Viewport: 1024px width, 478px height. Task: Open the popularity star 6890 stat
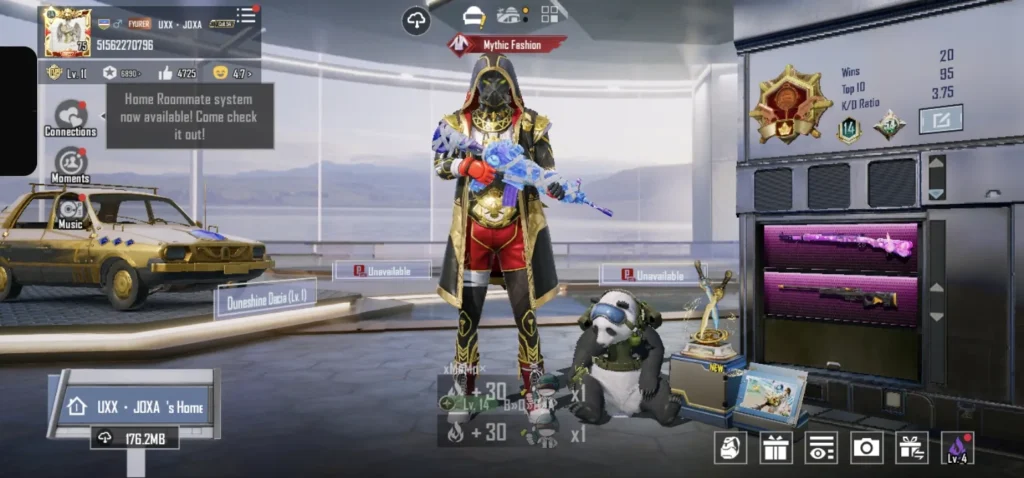[122, 73]
